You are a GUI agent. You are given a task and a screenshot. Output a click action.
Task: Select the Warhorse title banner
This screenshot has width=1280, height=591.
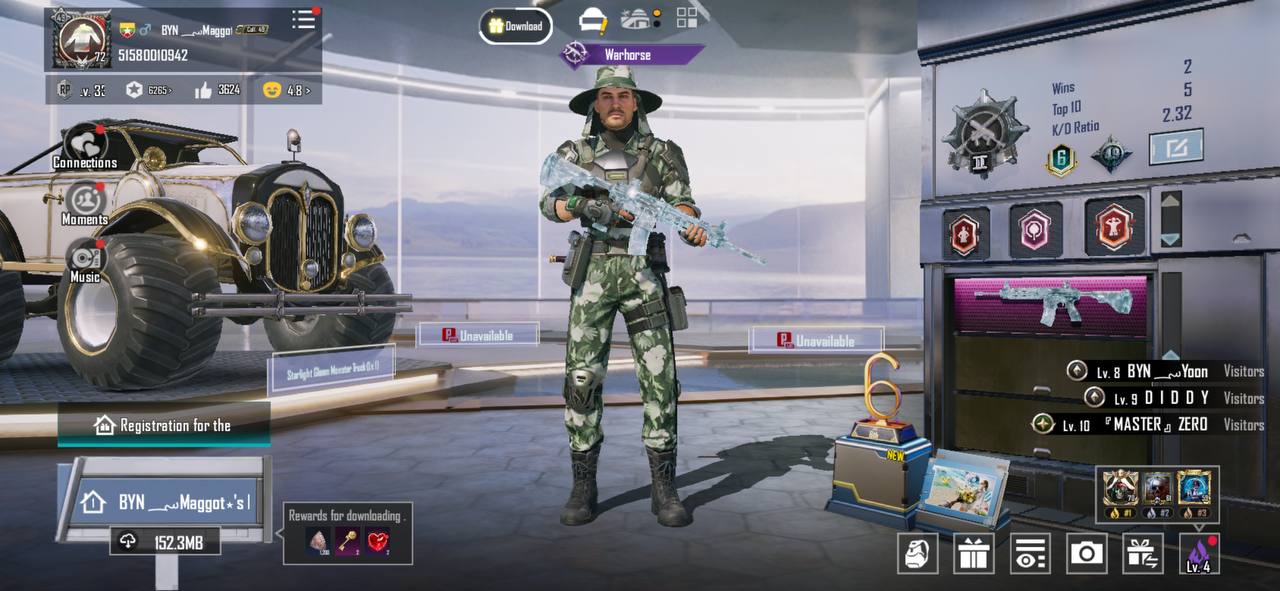tap(630, 55)
